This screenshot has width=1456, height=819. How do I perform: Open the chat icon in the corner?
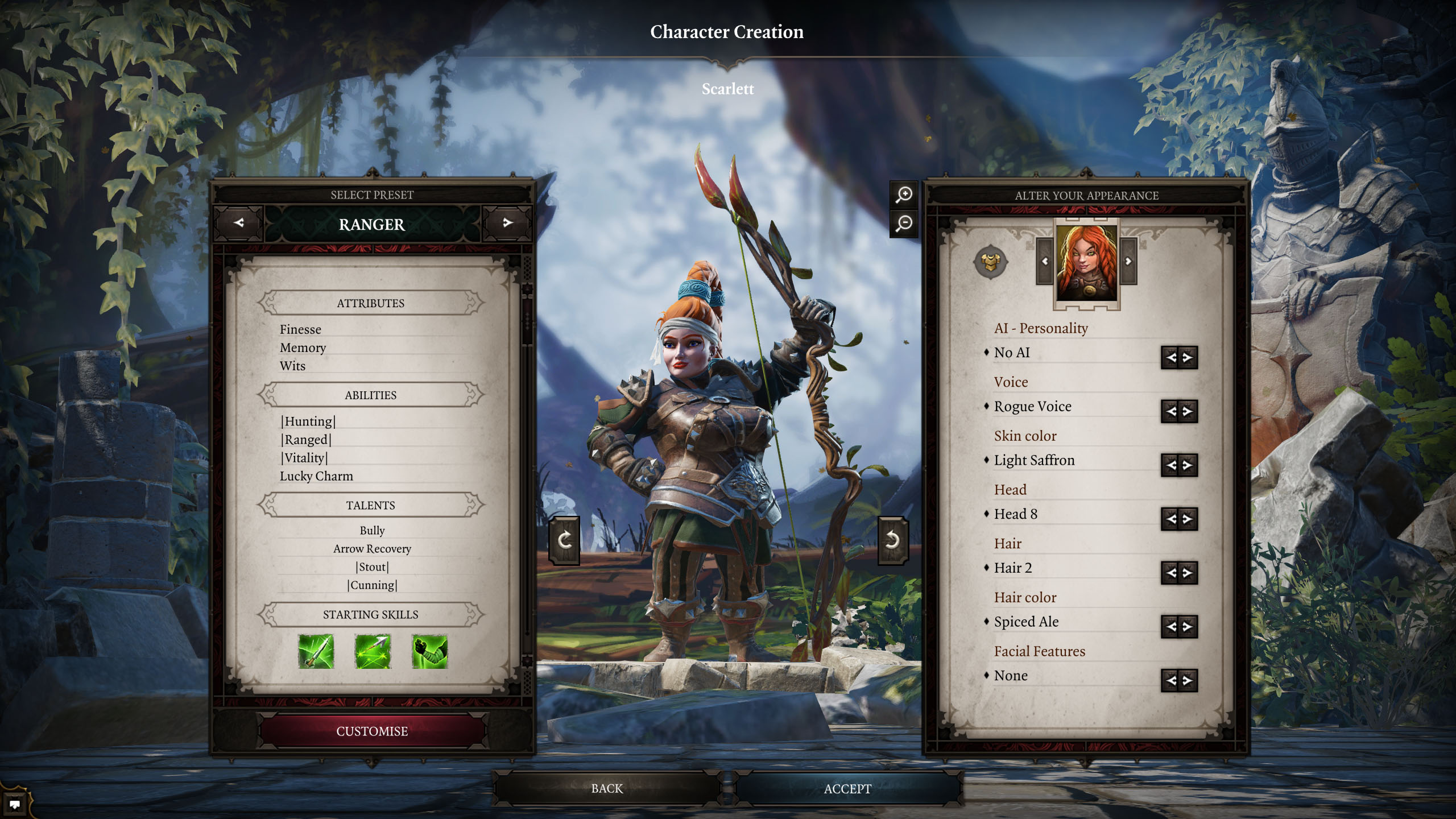coord(15,804)
